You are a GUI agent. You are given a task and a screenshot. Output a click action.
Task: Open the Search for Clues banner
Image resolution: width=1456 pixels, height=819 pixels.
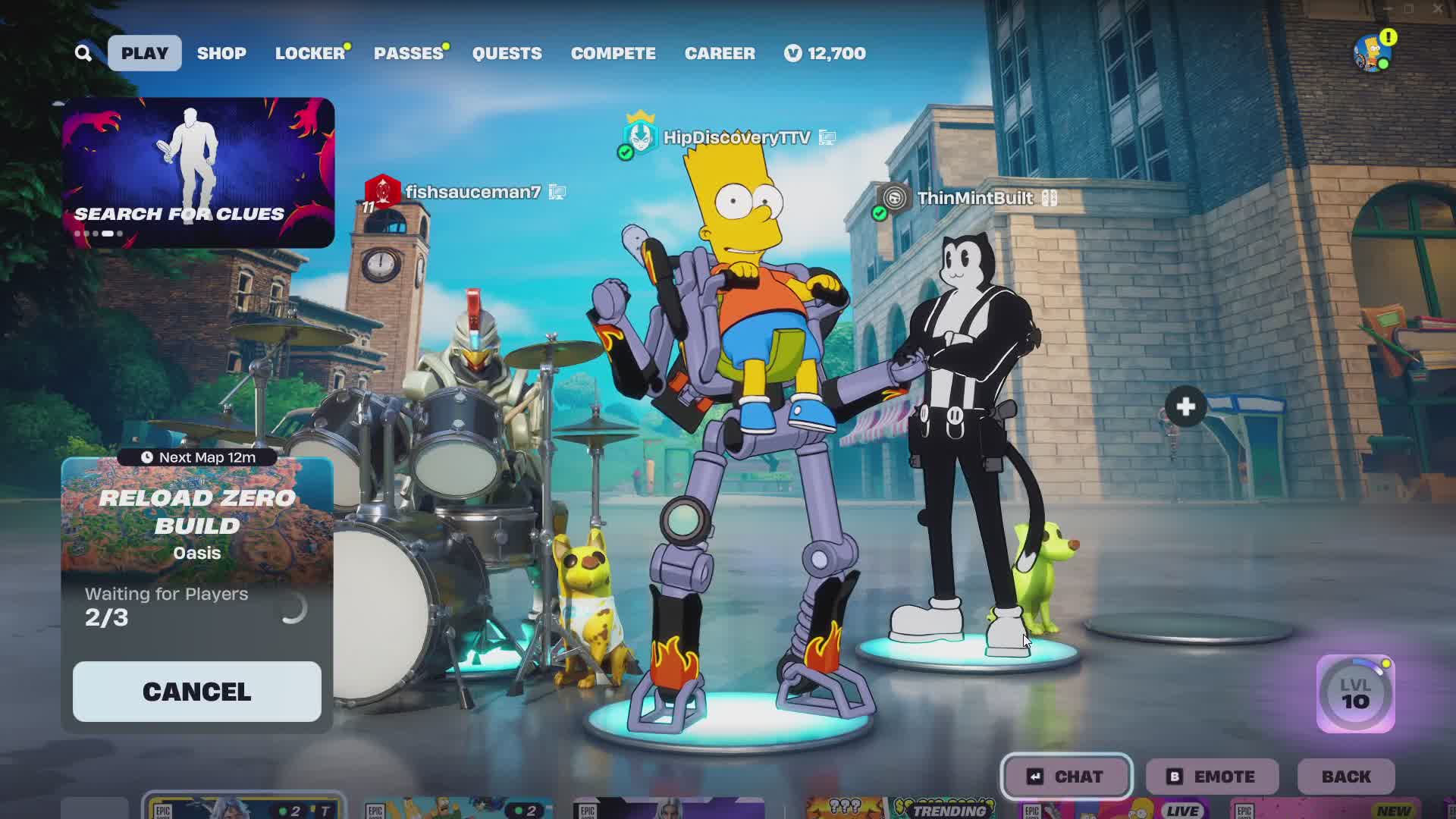pos(198,172)
